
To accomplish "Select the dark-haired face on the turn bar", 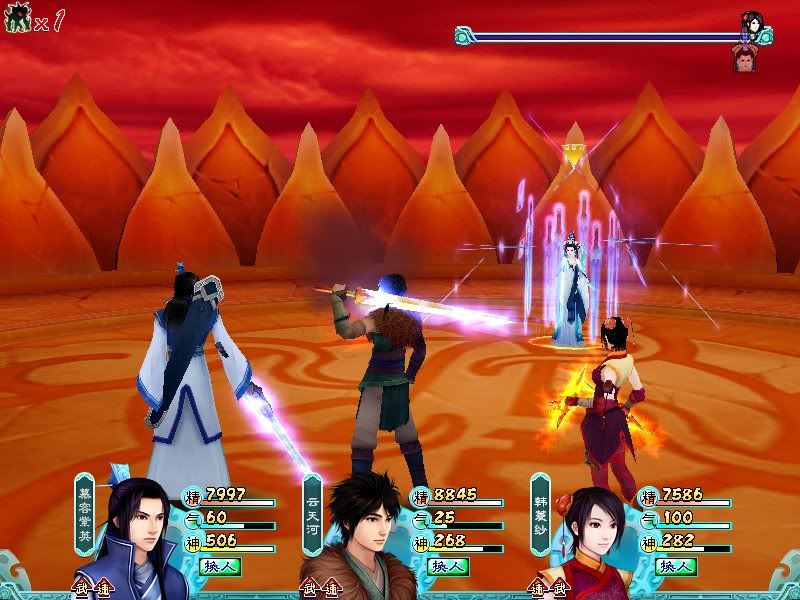I will [x=752, y=22].
